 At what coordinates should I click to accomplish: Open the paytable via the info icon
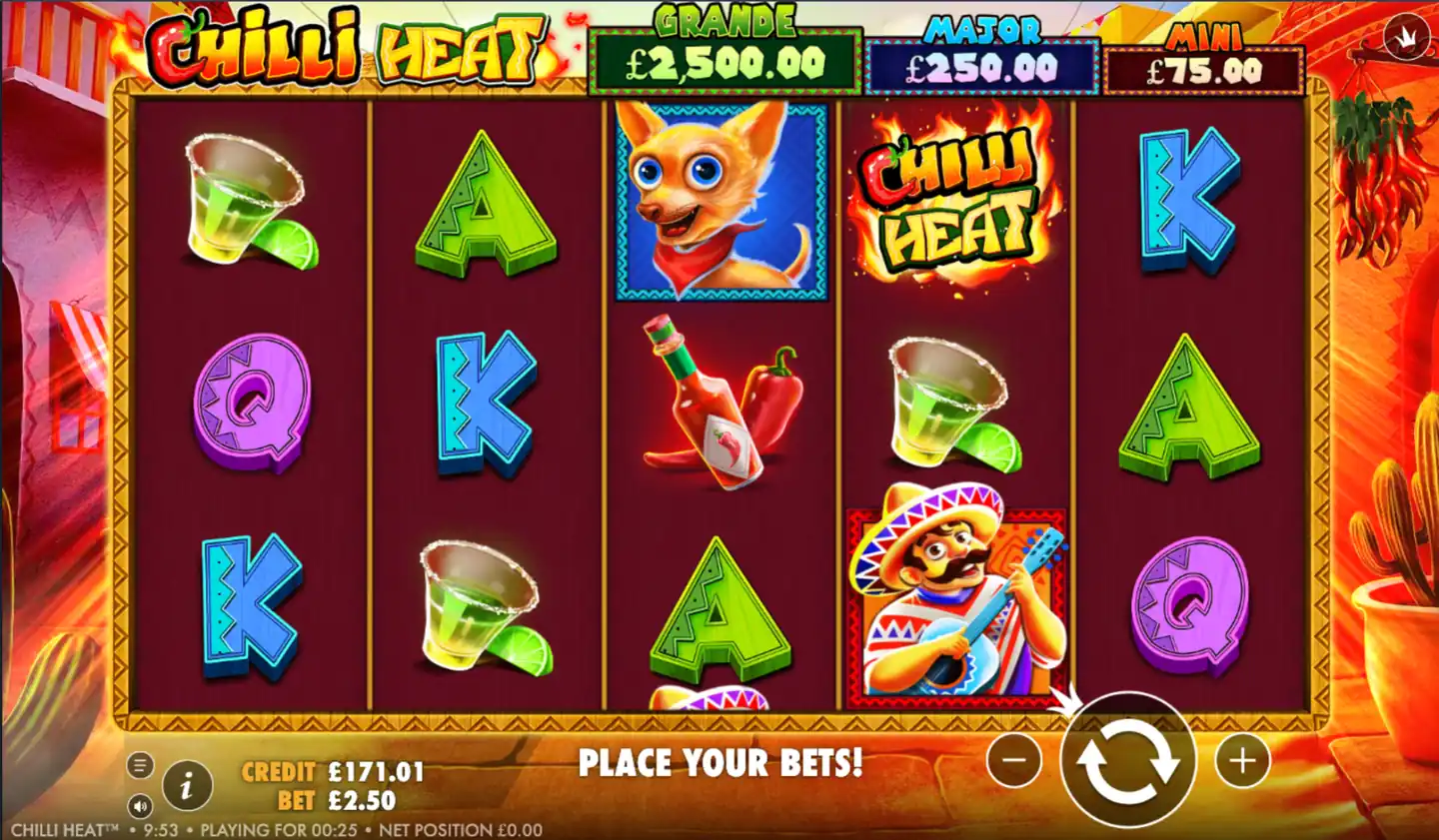click(x=186, y=785)
